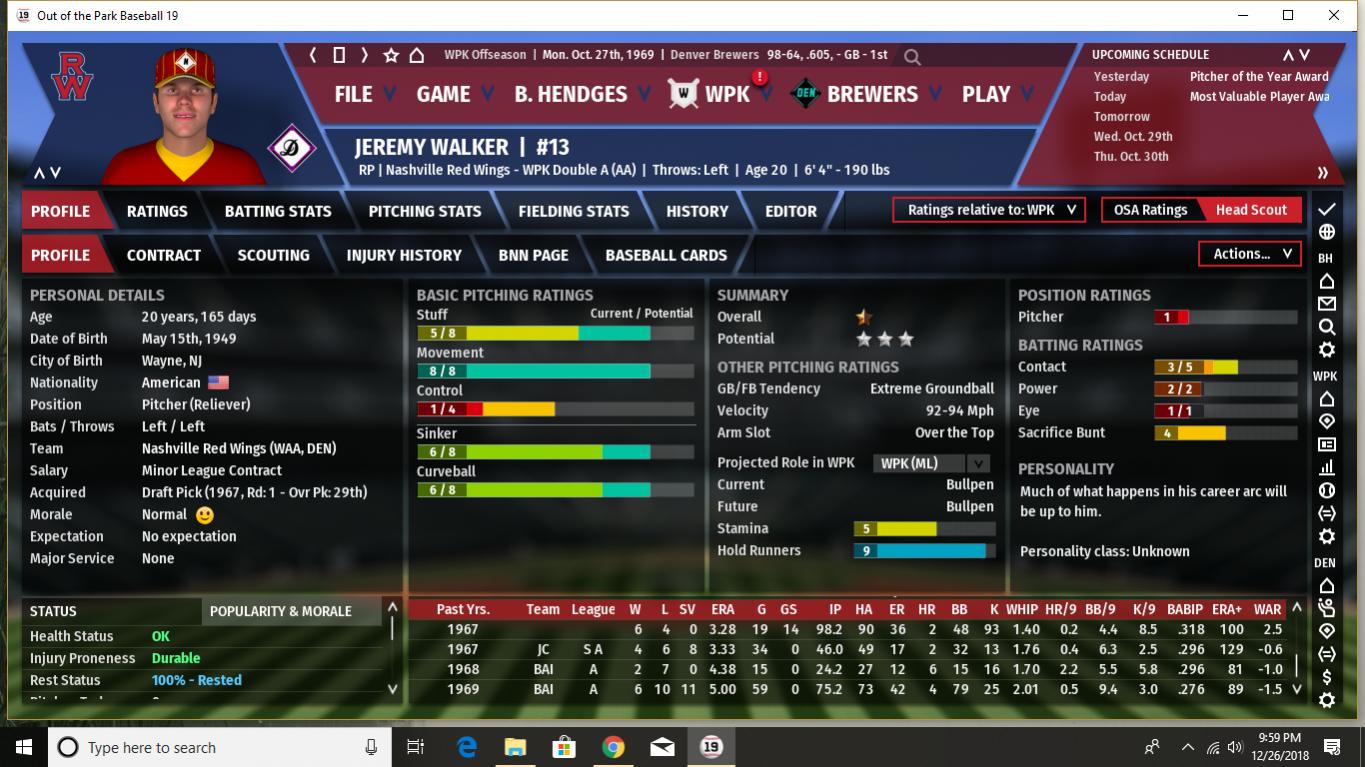1365x767 pixels.
Task: View the Injury History sub-tab
Action: pyautogui.click(x=404, y=255)
